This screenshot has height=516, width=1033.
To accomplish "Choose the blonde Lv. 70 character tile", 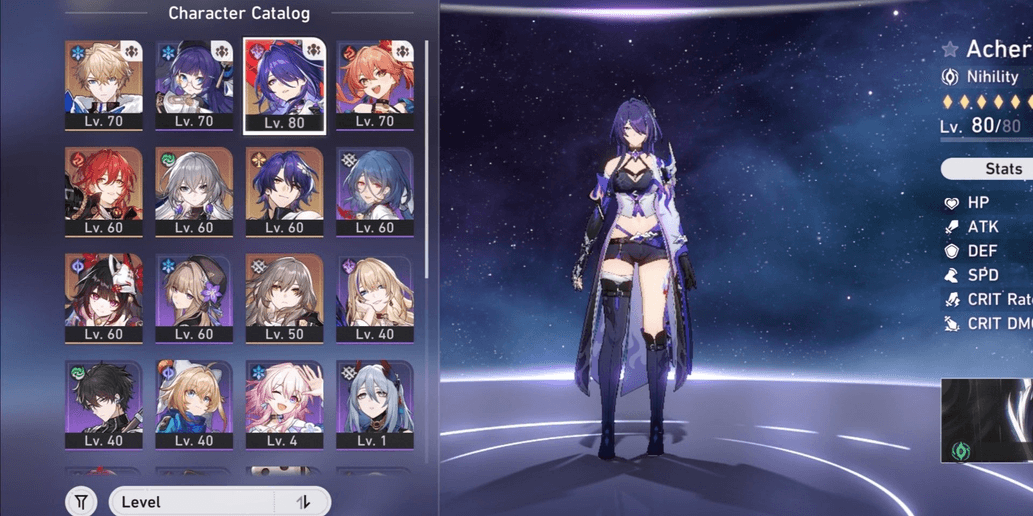I will coord(103,86).
